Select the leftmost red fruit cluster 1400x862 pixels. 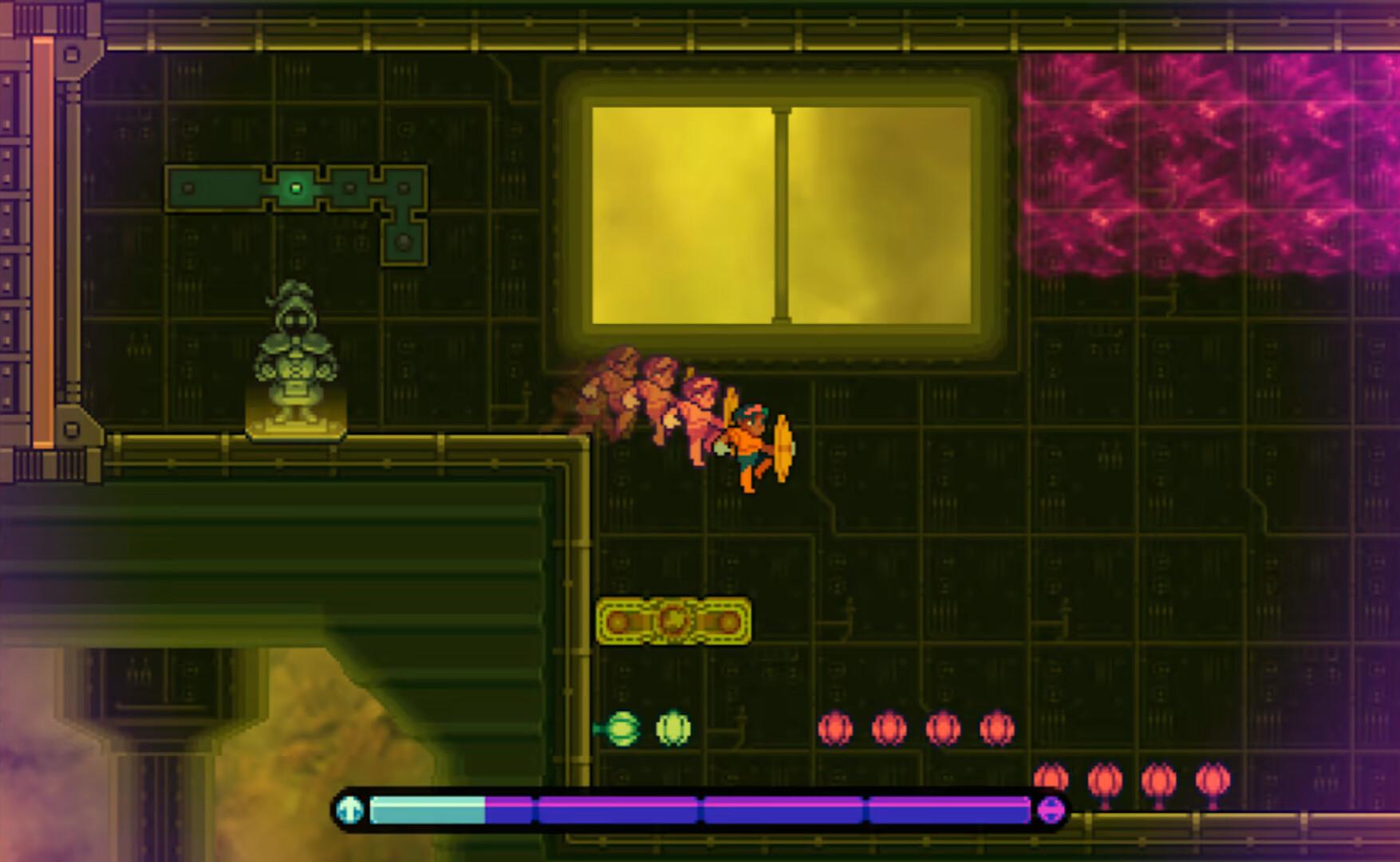834,727
